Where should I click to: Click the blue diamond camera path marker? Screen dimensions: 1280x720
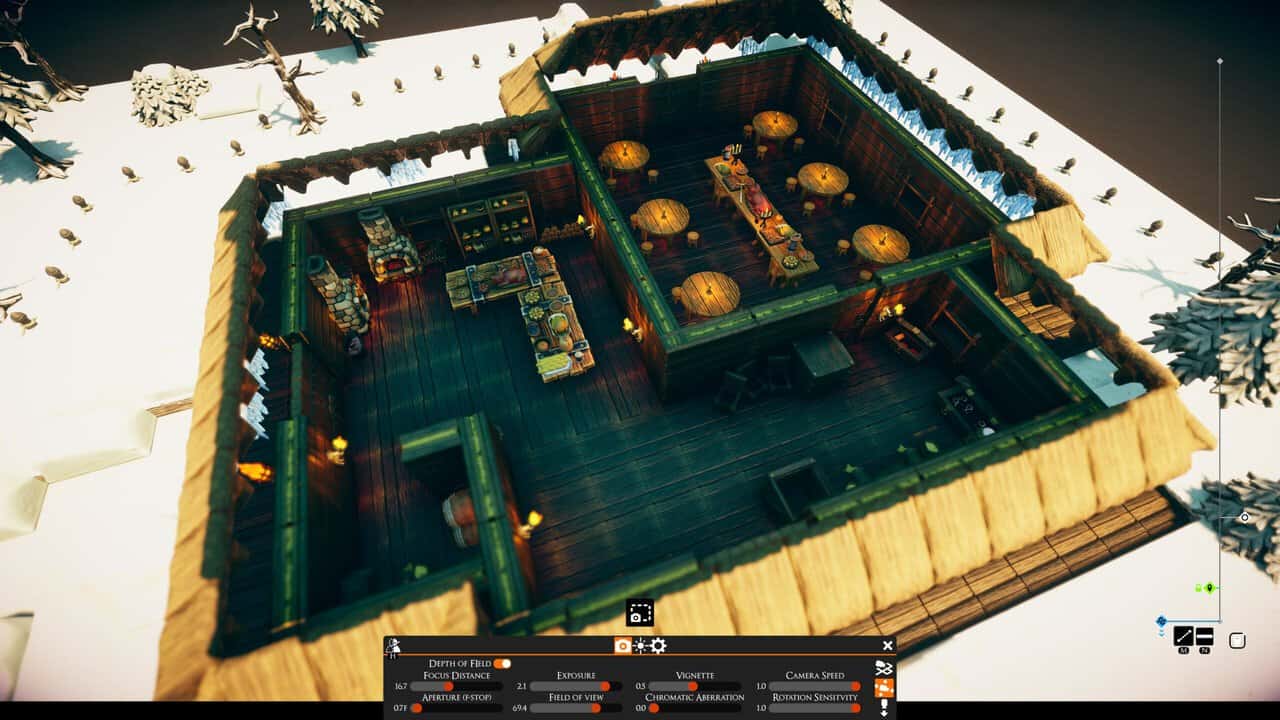click(x=1161, y=621)
